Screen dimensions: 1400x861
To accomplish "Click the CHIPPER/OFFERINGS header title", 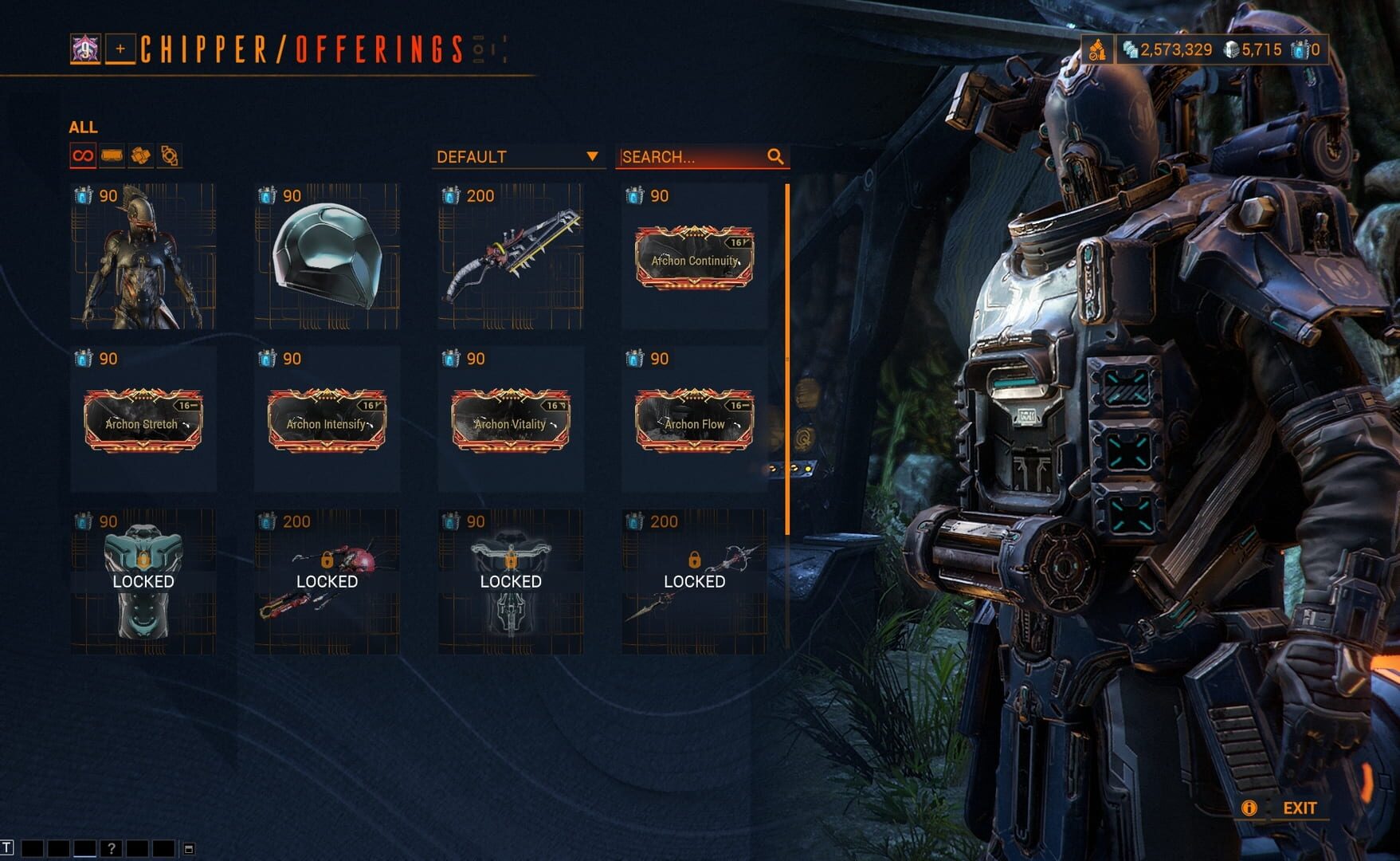I will (299, 49).
